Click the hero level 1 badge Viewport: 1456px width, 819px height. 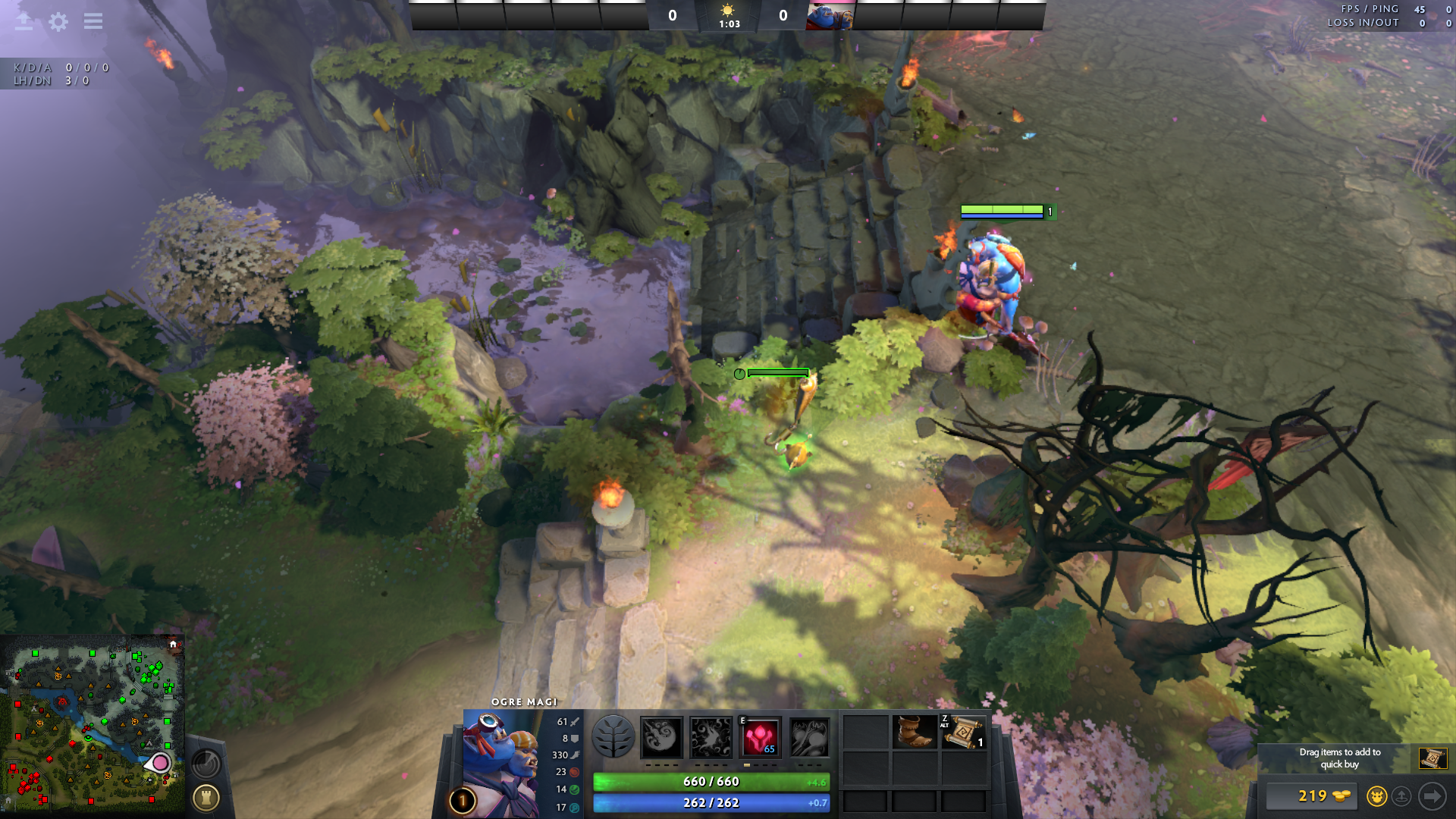(463, 800)
